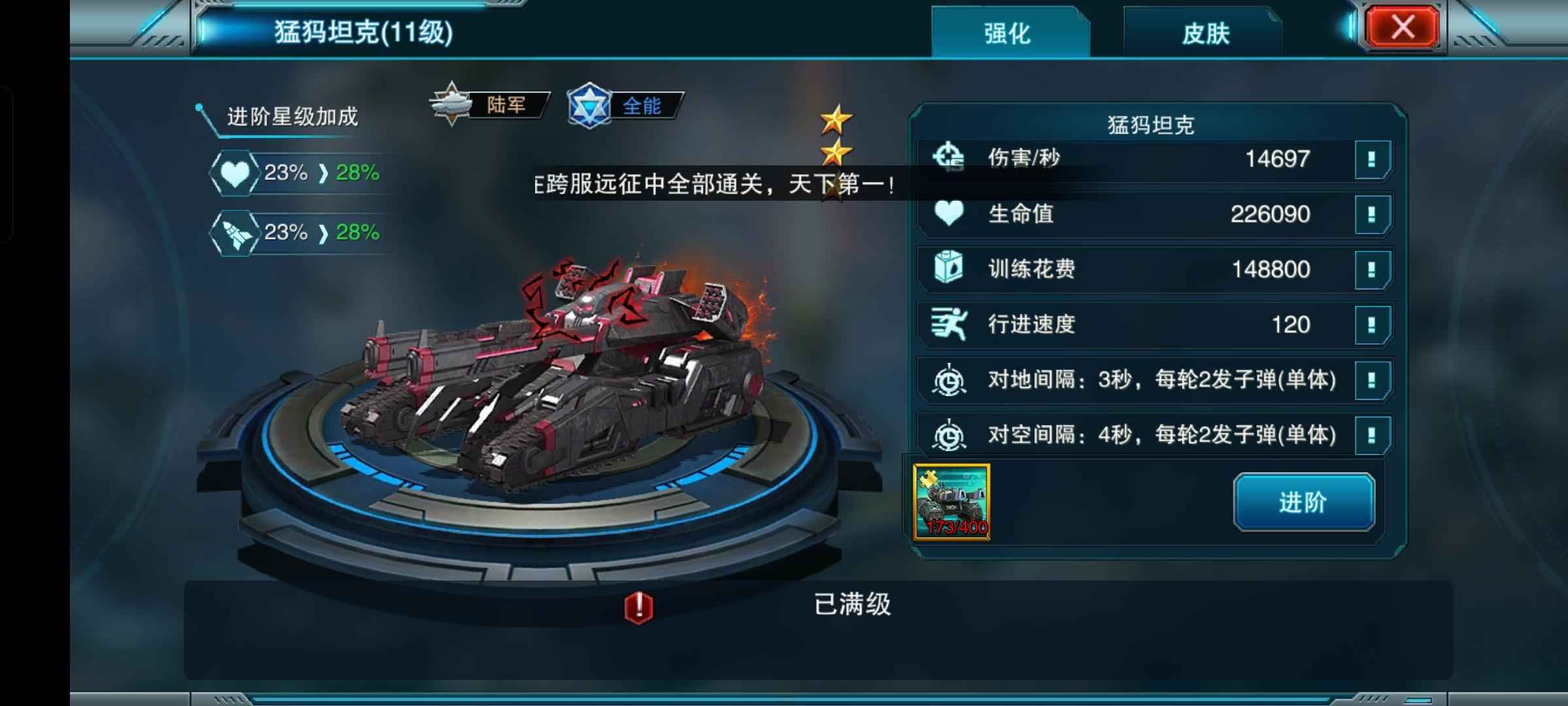Open details for 训练花费

point(1371,269)
